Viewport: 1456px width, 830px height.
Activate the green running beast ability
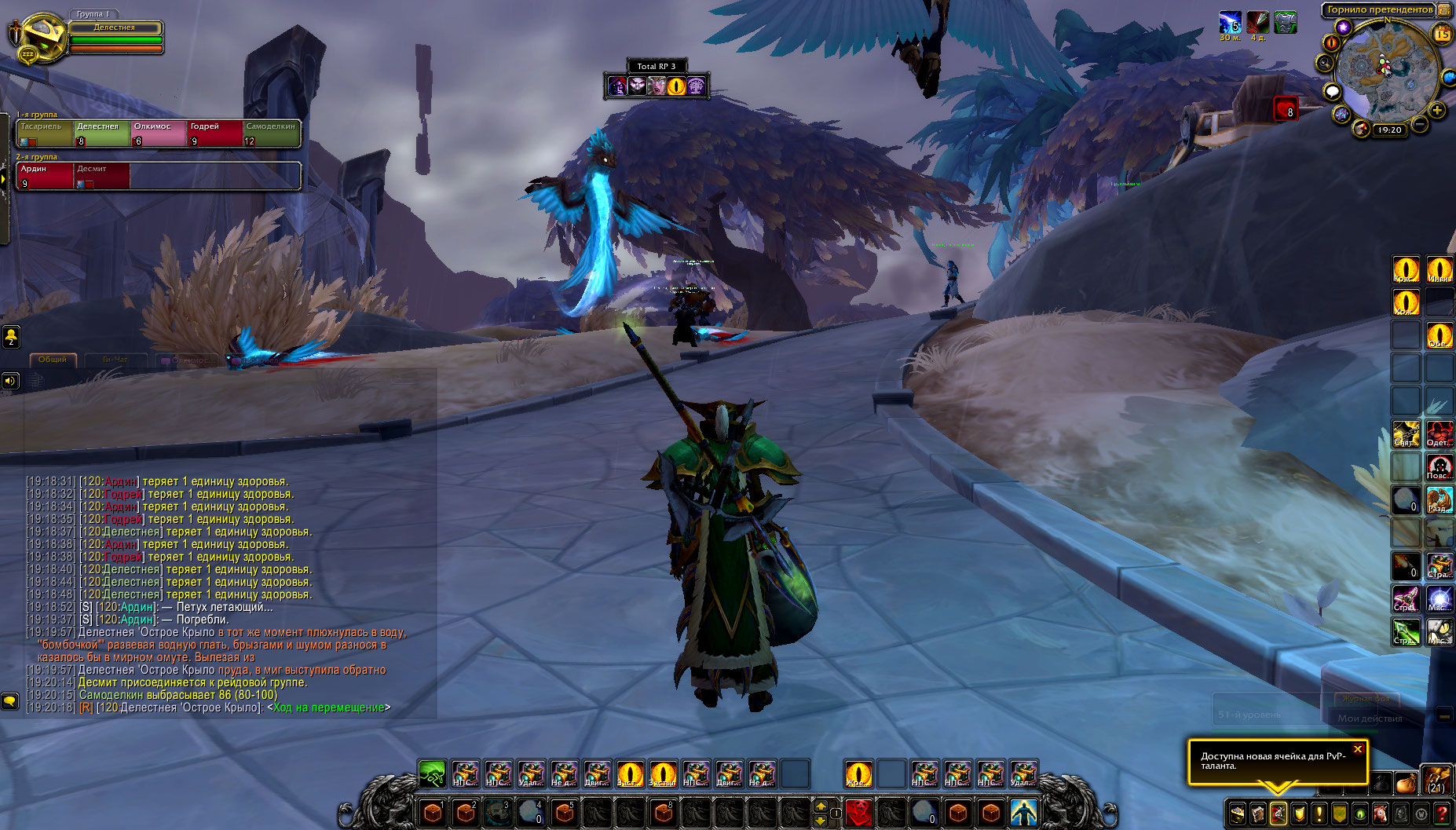click(x=432, y=773)
